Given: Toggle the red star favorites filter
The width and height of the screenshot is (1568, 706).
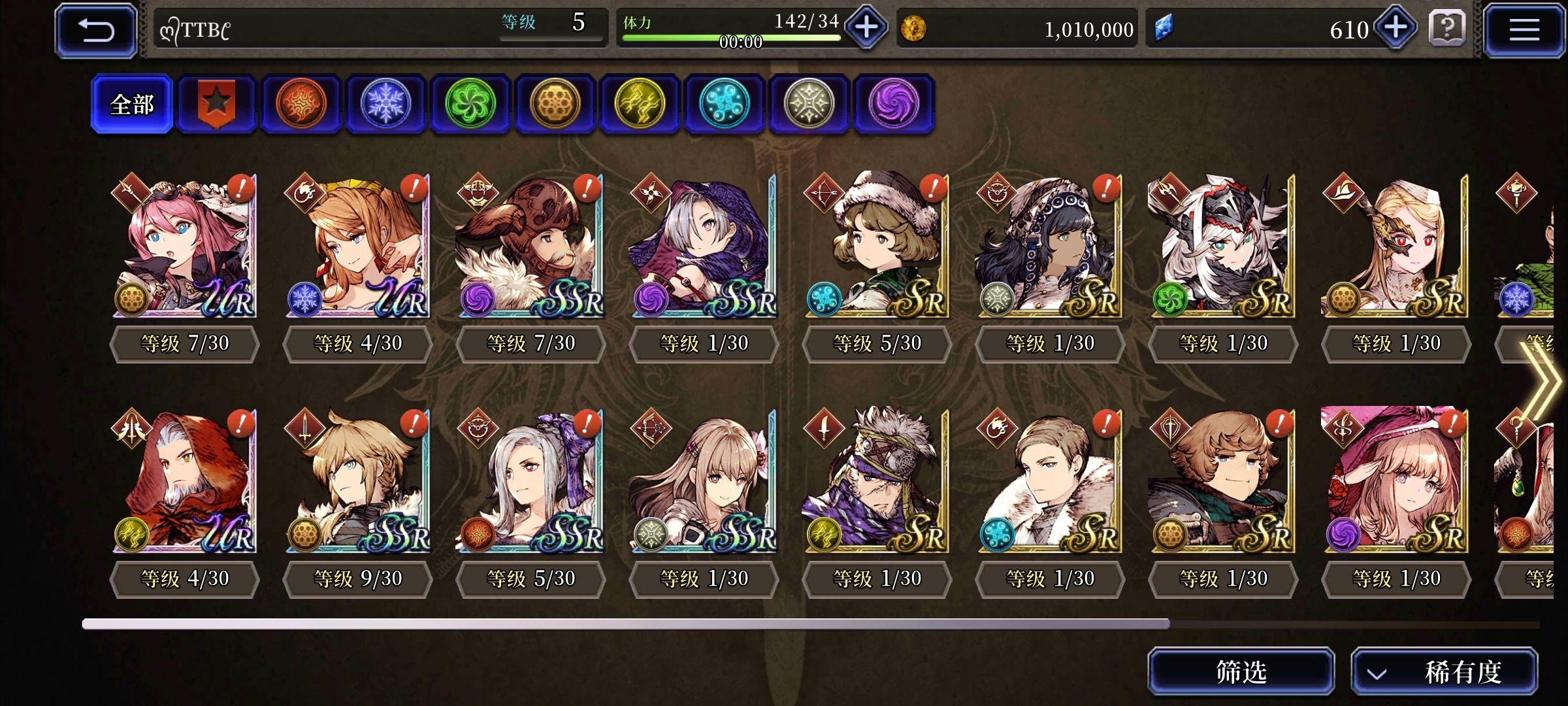Looking at the screenshot, I should pyautogui.click(x=216, y=103).
